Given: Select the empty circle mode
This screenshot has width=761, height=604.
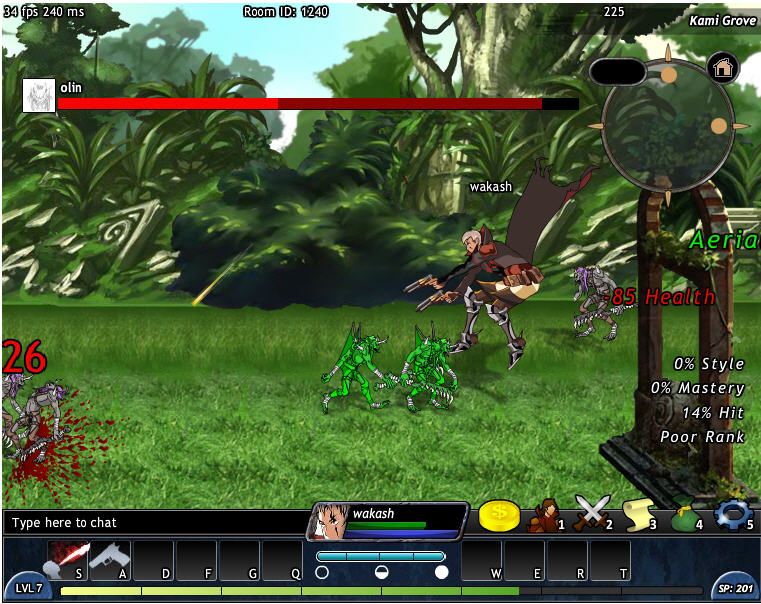Looking at the screenshot, I should [x=322, y=572].
